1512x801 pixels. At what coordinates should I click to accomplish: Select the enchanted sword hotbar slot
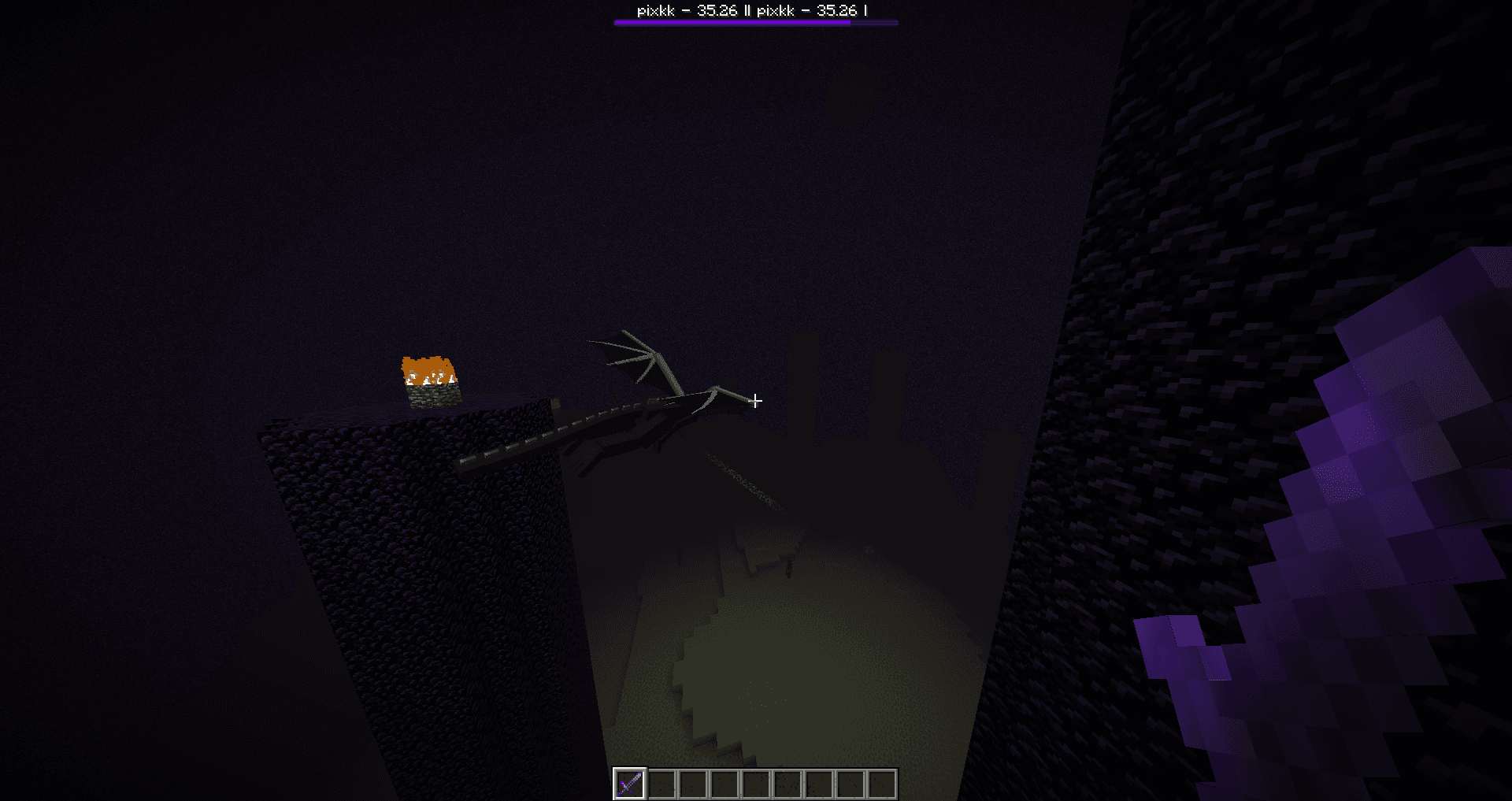click(x=630, y=784)
